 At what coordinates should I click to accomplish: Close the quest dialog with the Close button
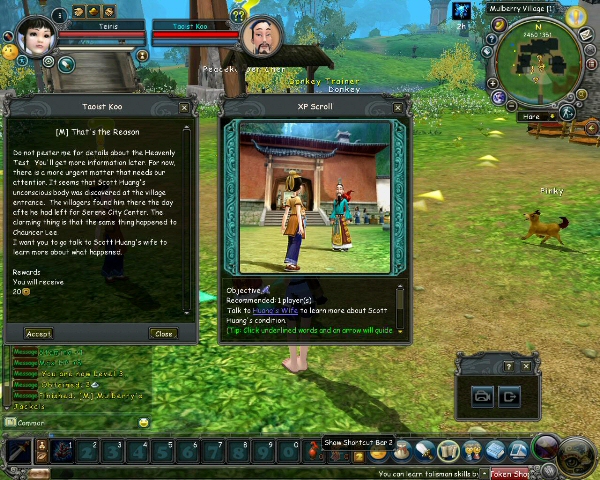tap(163, 333)
